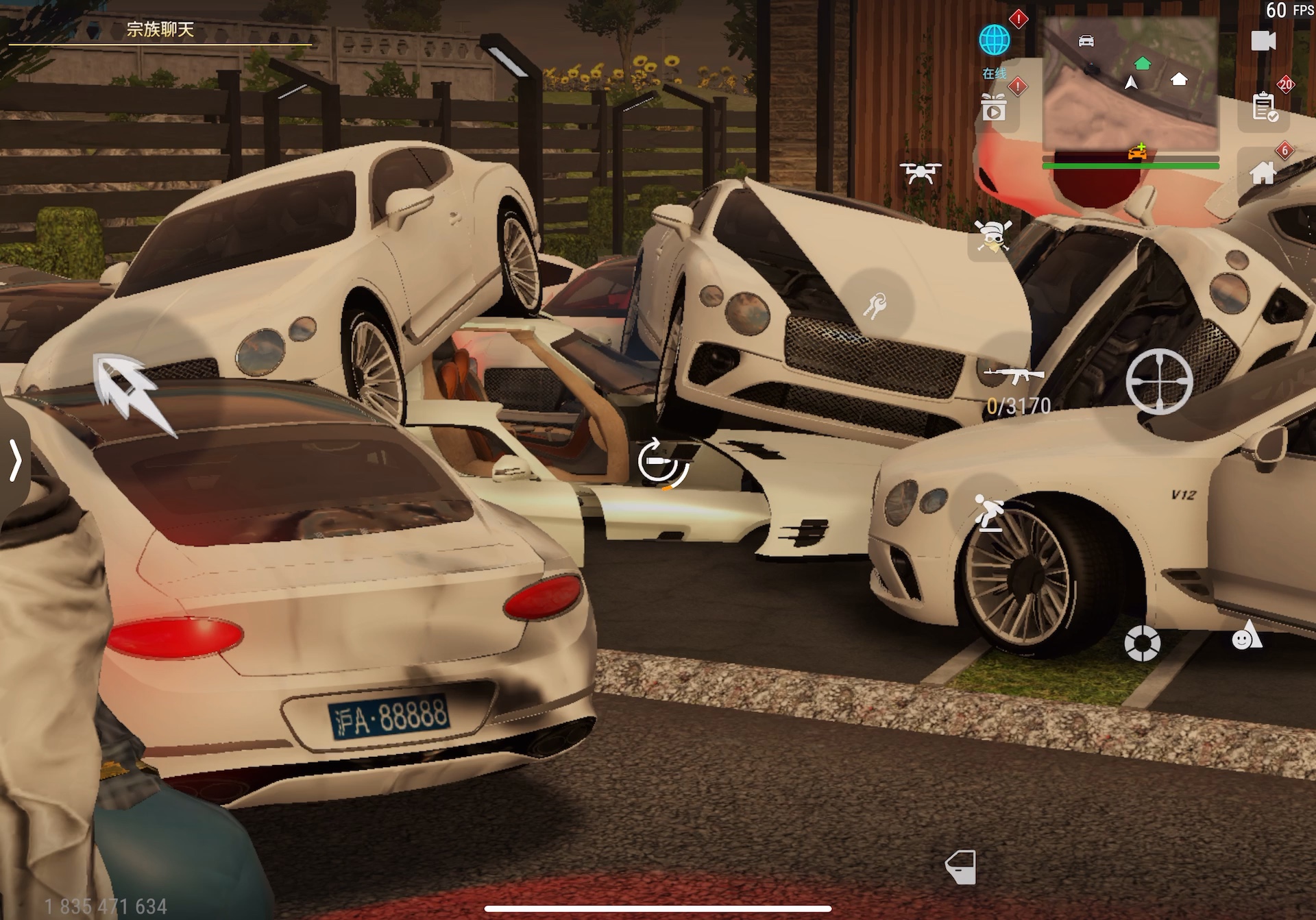Viewport: 1316px width, 920px height.
Task: Launch the drone
Action: pos(920,173)
